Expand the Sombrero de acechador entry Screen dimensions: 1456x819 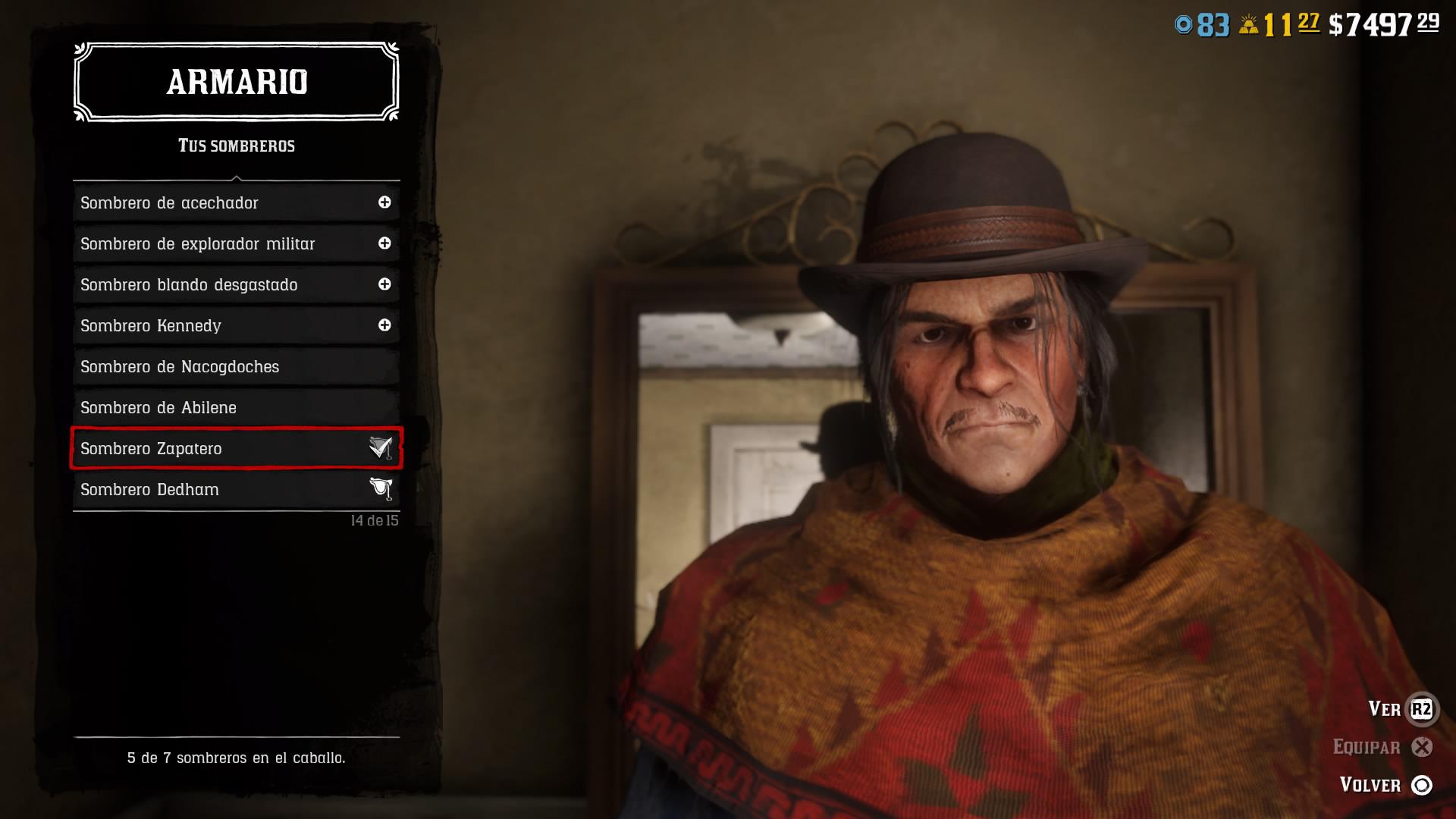tap(386, 202)
